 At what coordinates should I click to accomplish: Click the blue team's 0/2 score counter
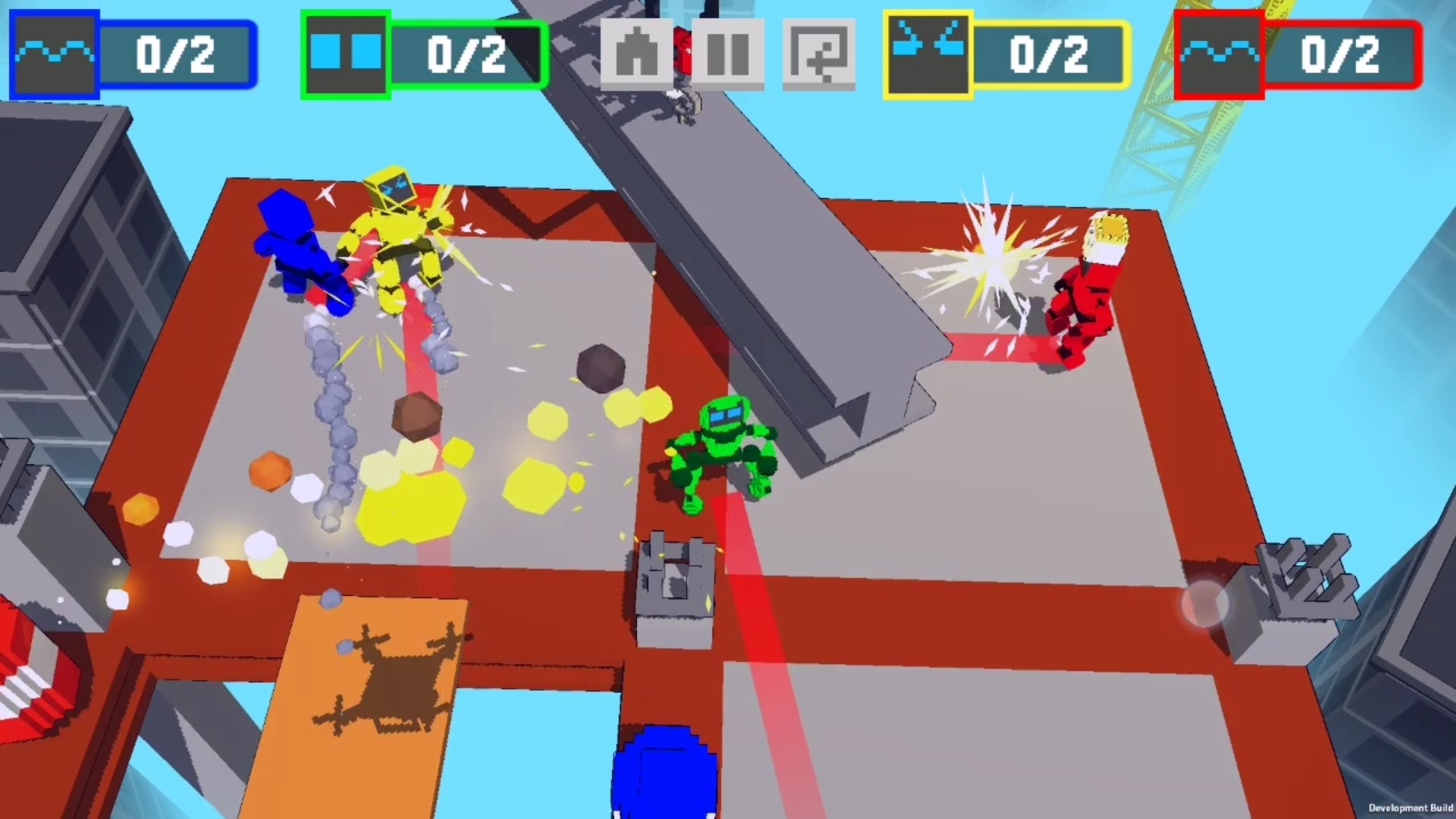click(173, 55)
